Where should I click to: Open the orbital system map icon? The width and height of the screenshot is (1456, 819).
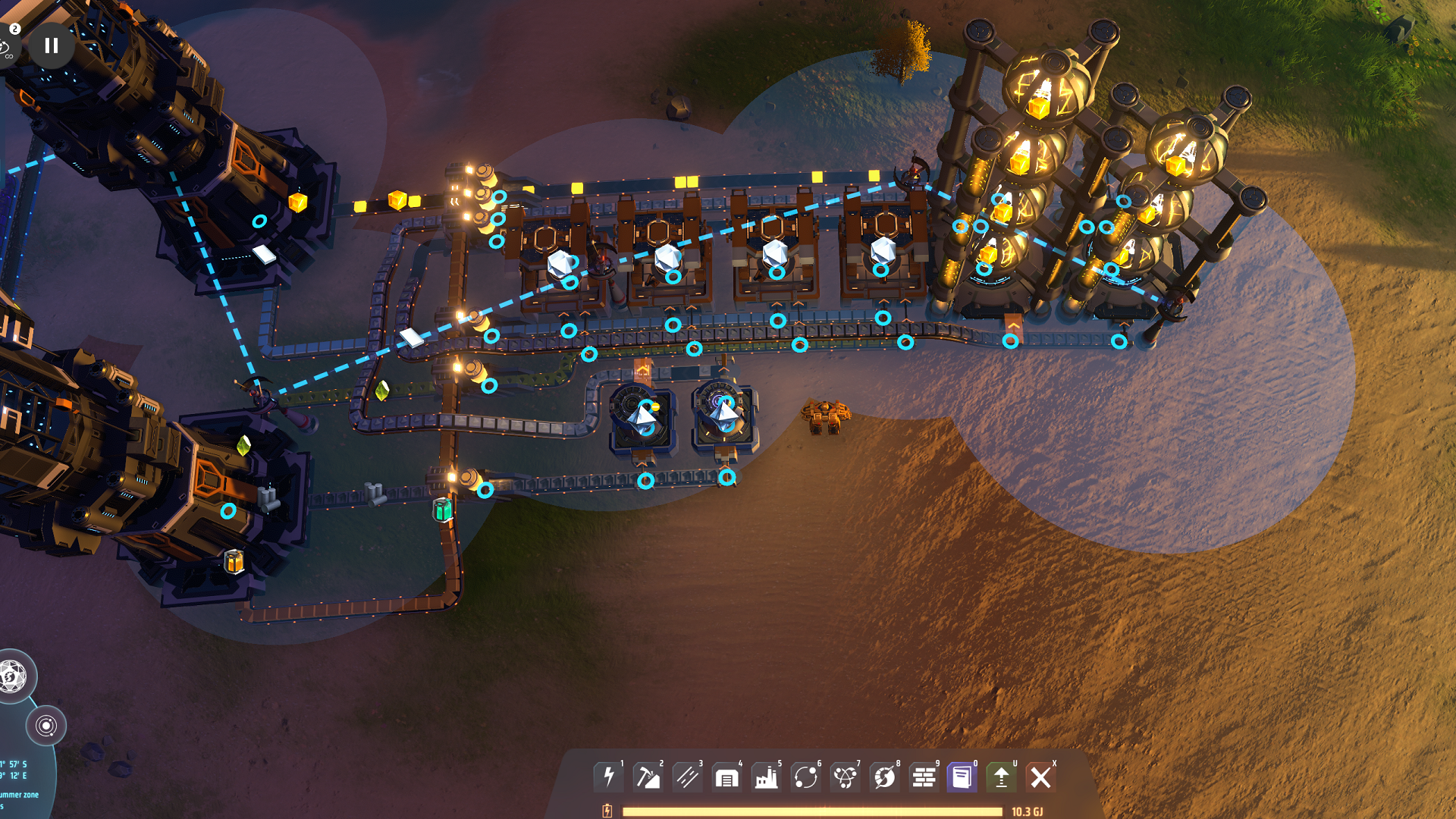point(47,724)
